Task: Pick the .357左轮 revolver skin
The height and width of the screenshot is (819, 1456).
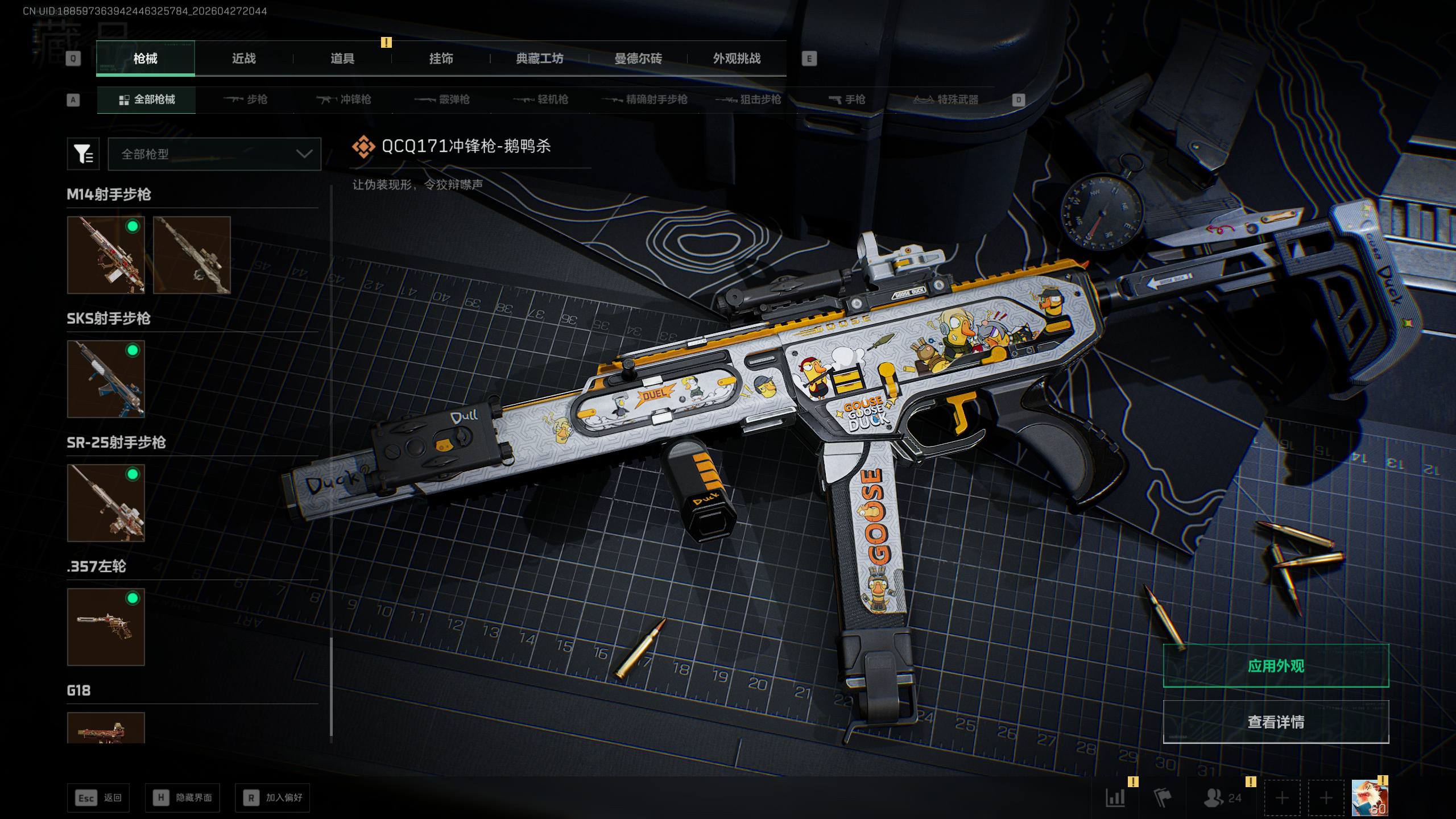Action: pos(106,627)
